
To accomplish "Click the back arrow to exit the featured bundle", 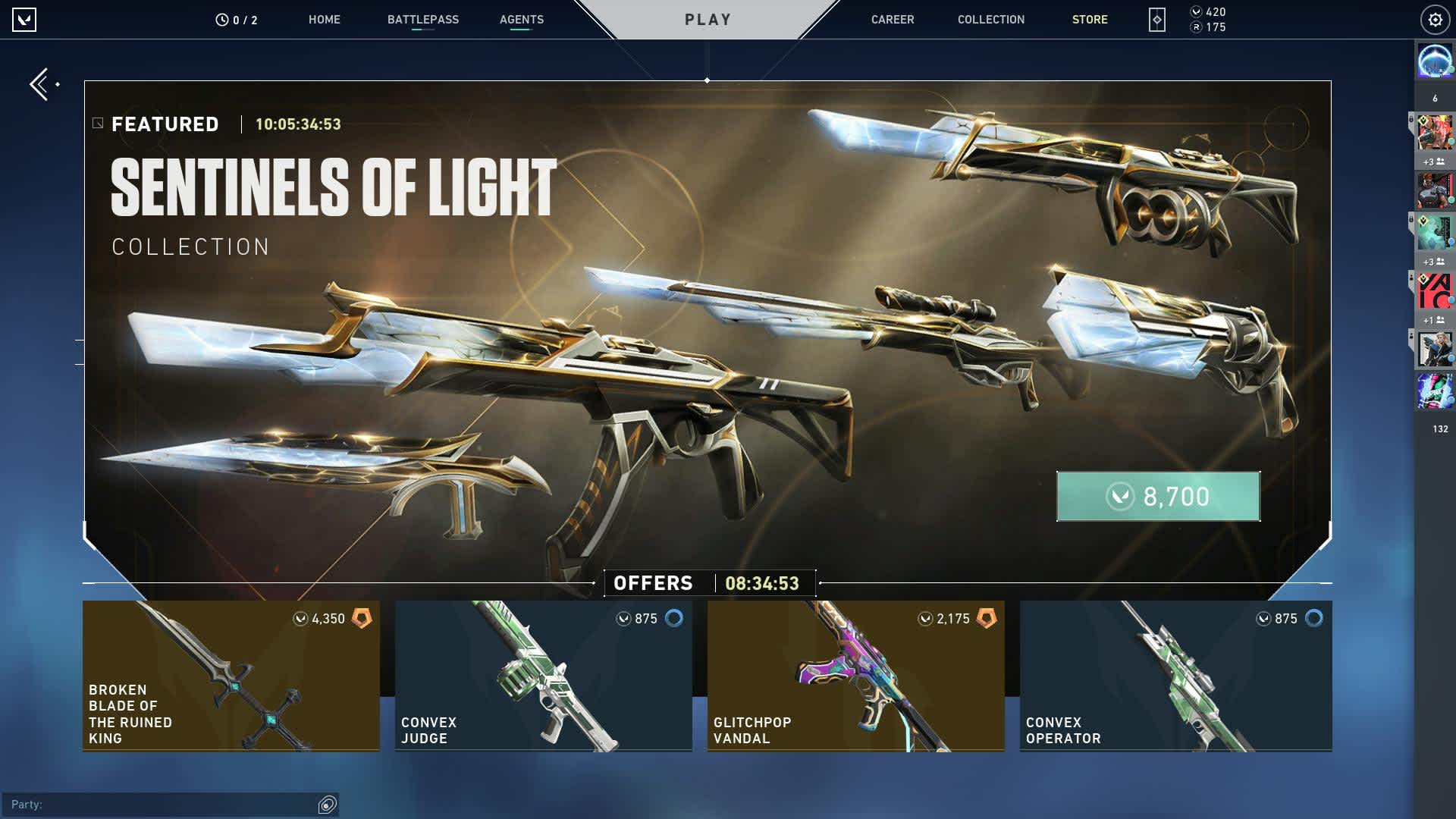I will tap(39, 84).
